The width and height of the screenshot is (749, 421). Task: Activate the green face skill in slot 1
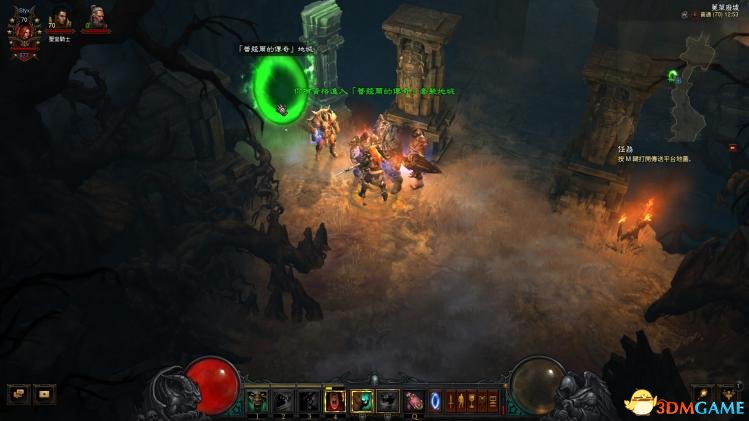click(x=258, y=401)
